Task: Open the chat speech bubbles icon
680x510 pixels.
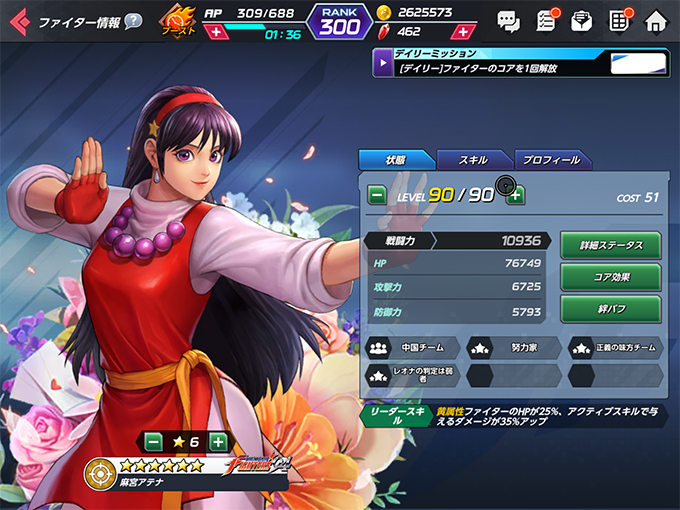Action: (x=508, y=20)
